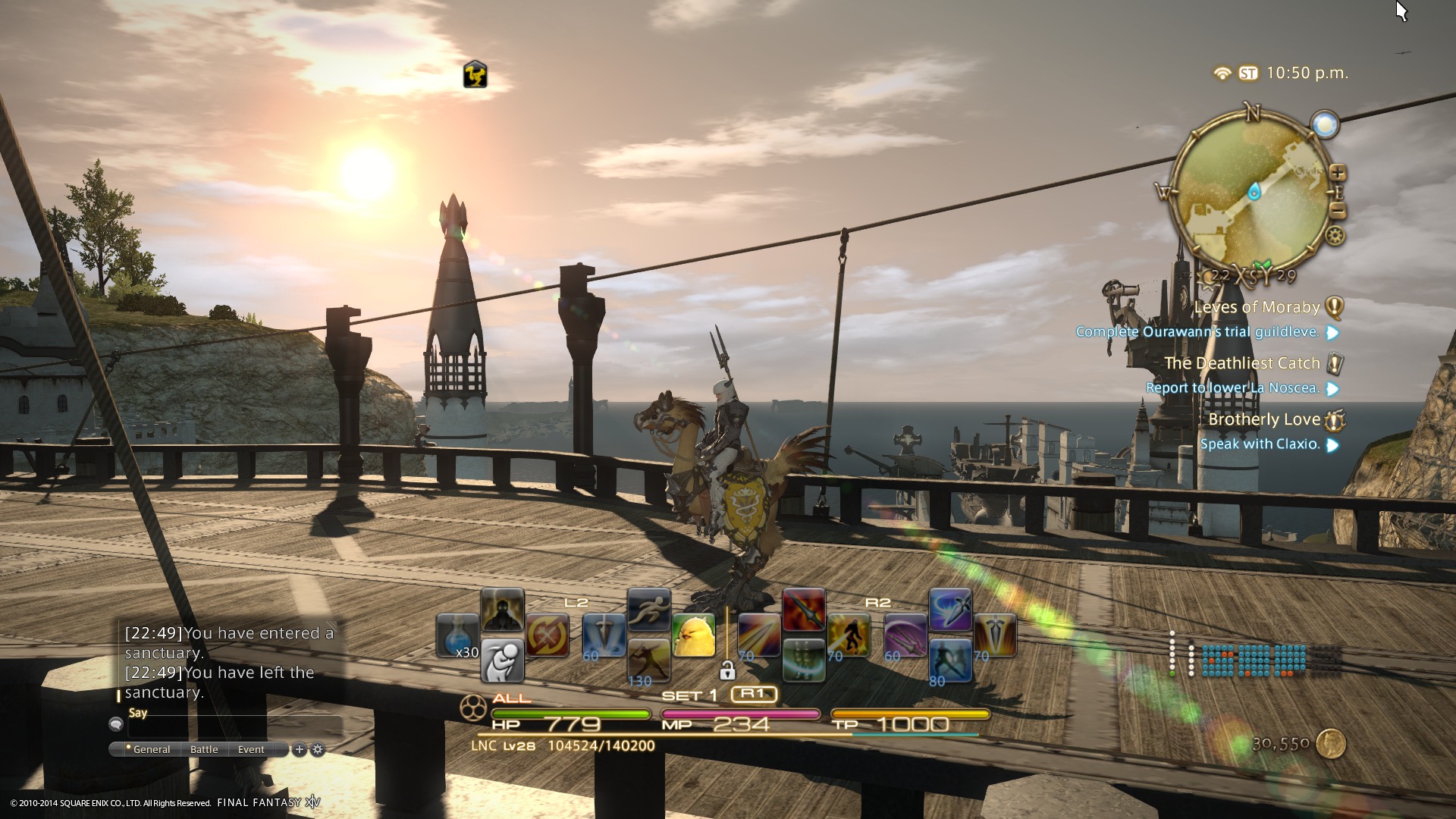Image resolution: width=1456 pixels, height=819 pixels.
Task: Zoom out on the minimap
Action: 1338,211
